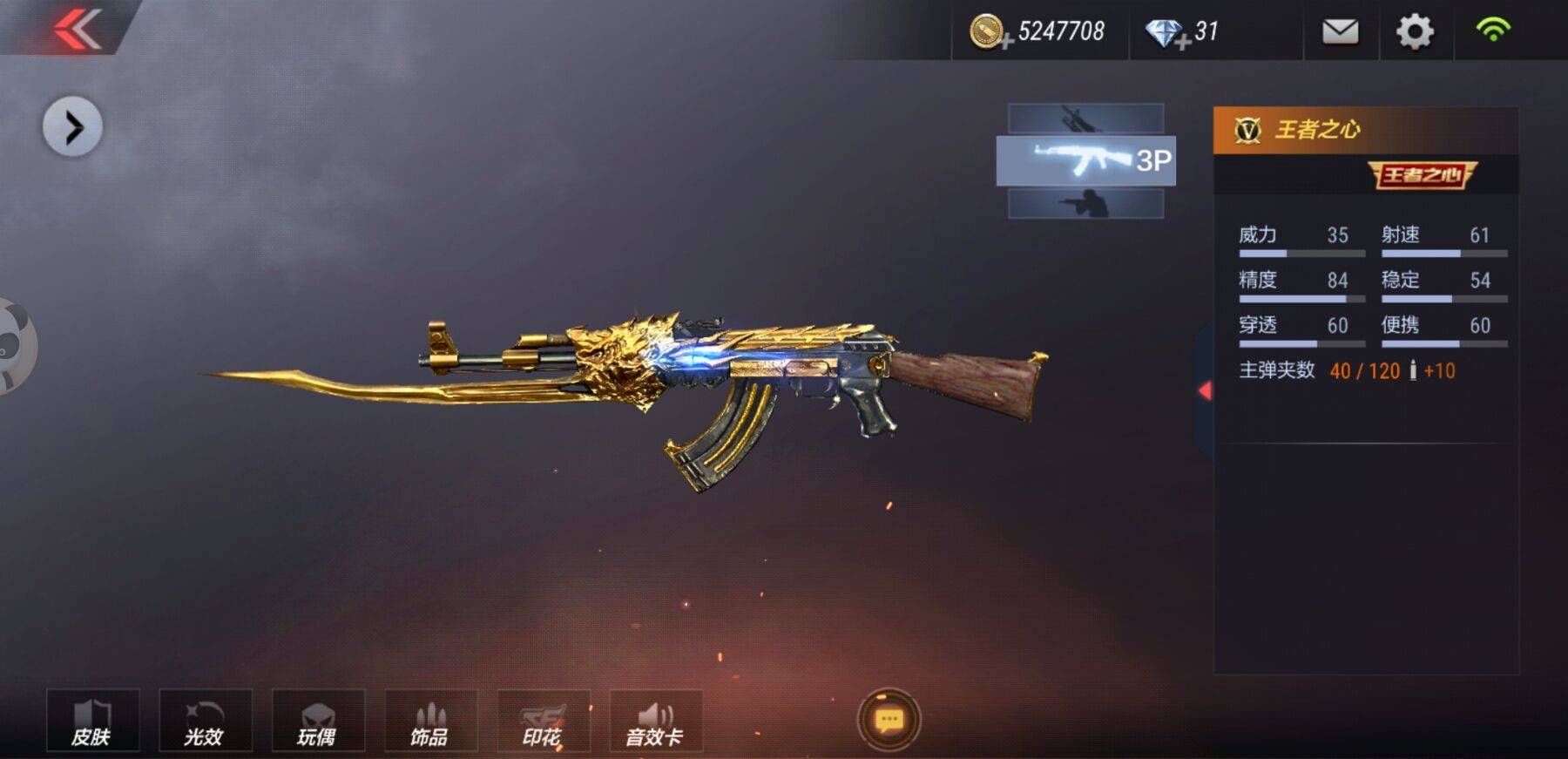1568x759 pixels.
Task: Open the 光效 light effects tab
Action: [206, 722]
